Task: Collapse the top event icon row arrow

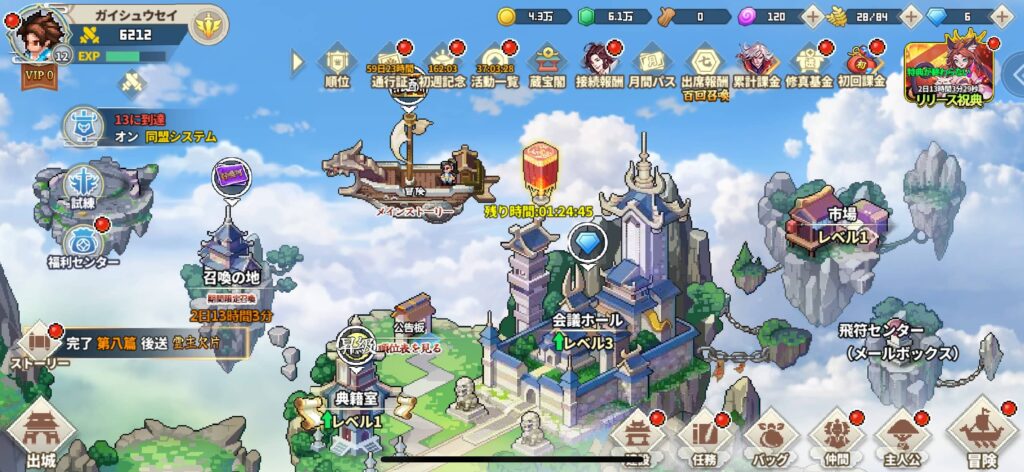Action: pyautogui.click(x=298, y=62)
